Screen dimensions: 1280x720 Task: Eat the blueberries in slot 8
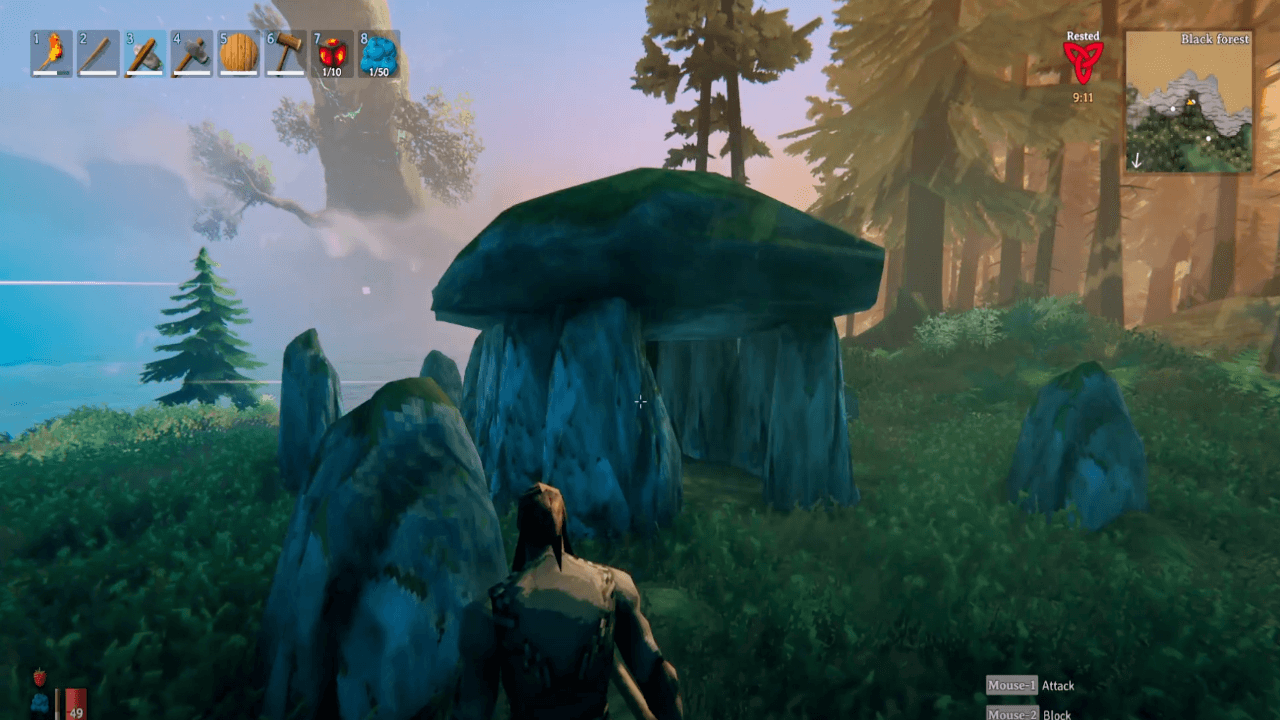point(378,52)
